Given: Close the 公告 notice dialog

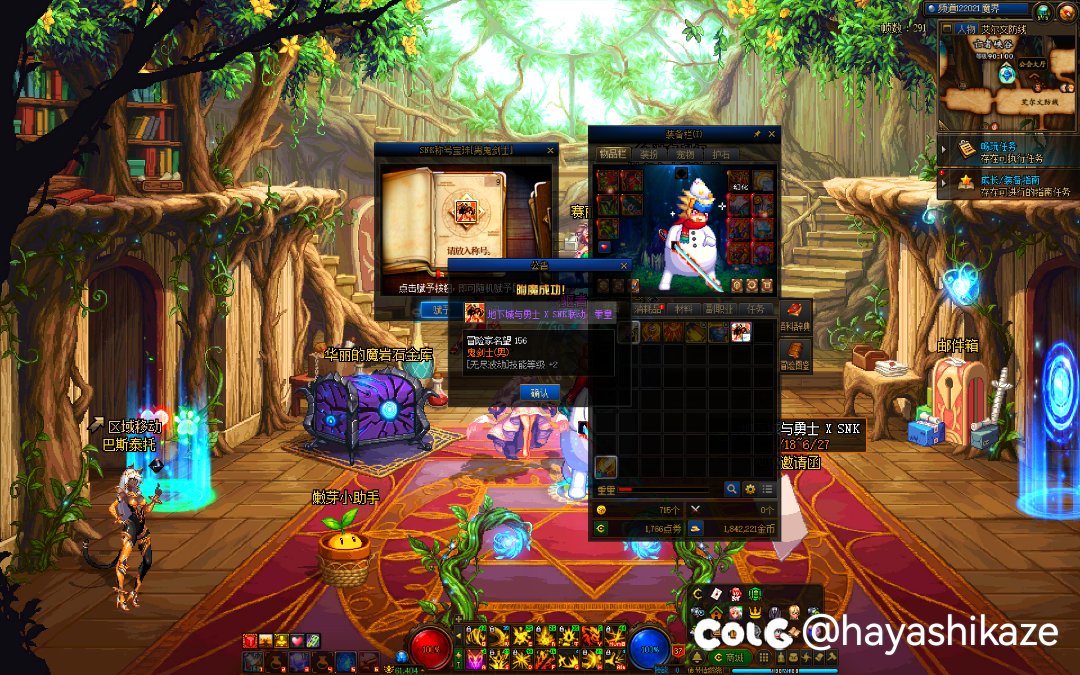Looking at the screenshot, I should [x=624, y=266].
